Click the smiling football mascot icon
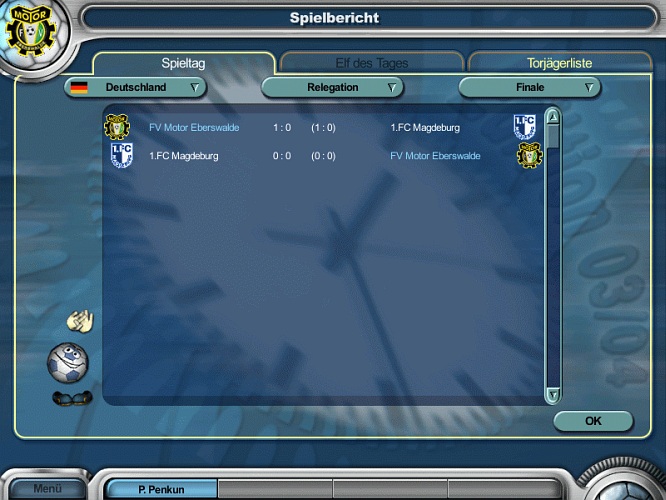 pyautogui.click(x=68, y=360)
